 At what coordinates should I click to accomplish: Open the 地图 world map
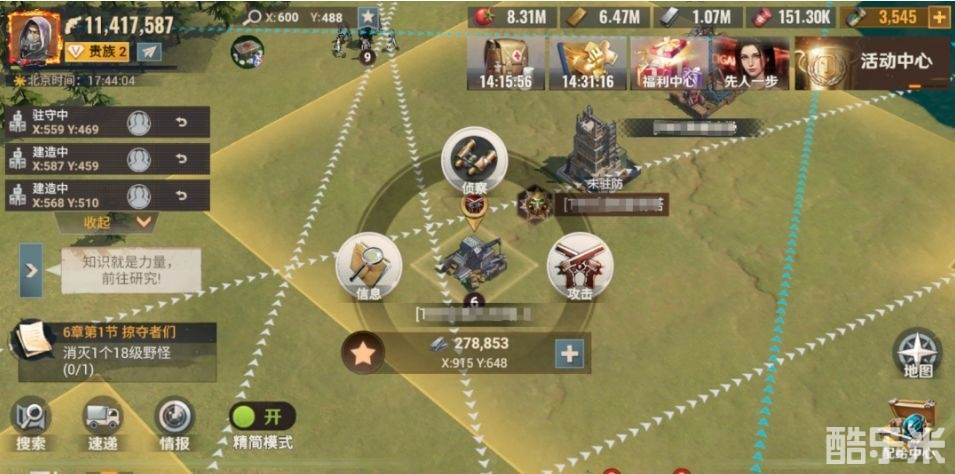point(917,352)
